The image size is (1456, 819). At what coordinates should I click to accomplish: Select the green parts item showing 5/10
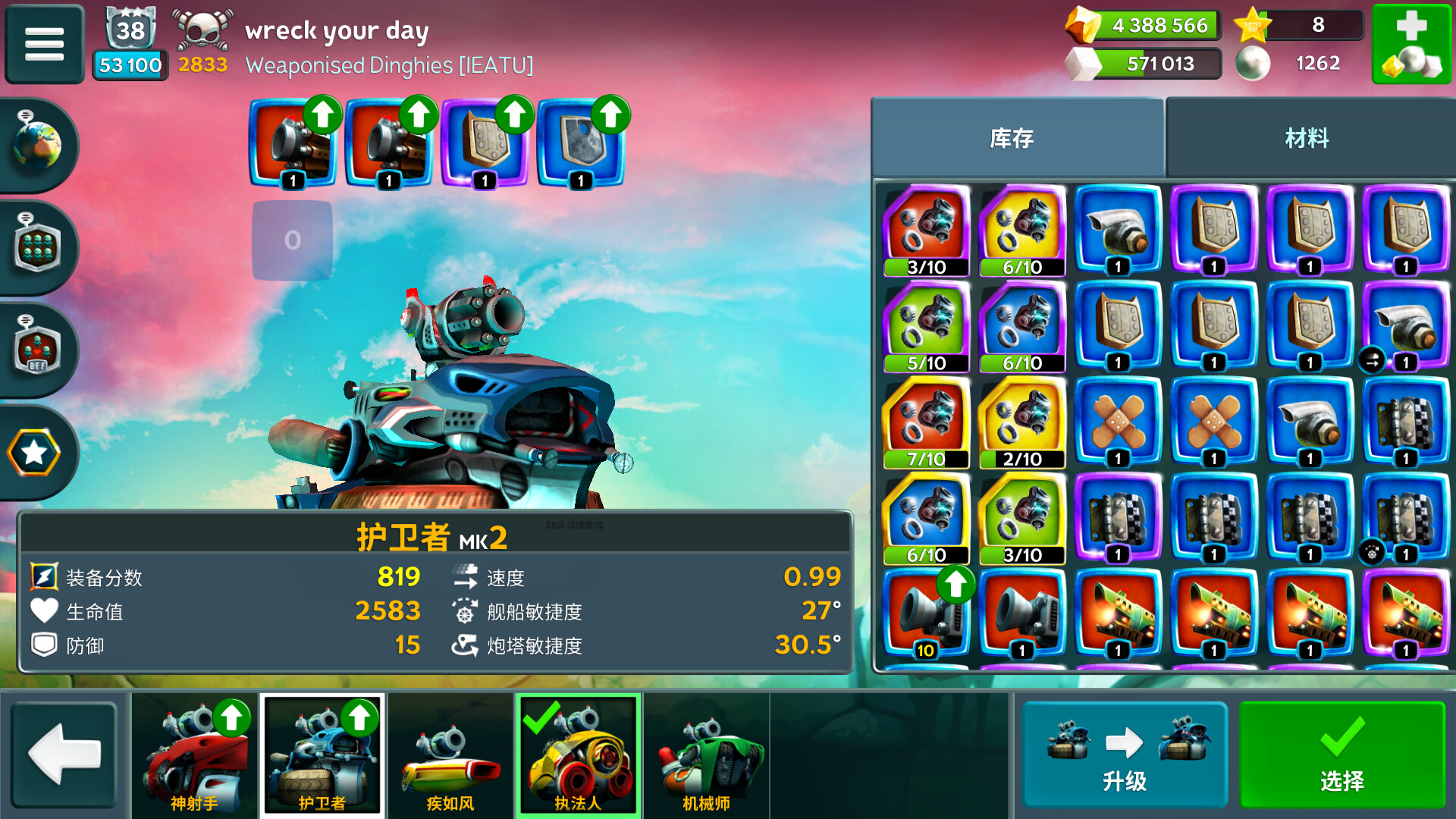pos(926,326)
